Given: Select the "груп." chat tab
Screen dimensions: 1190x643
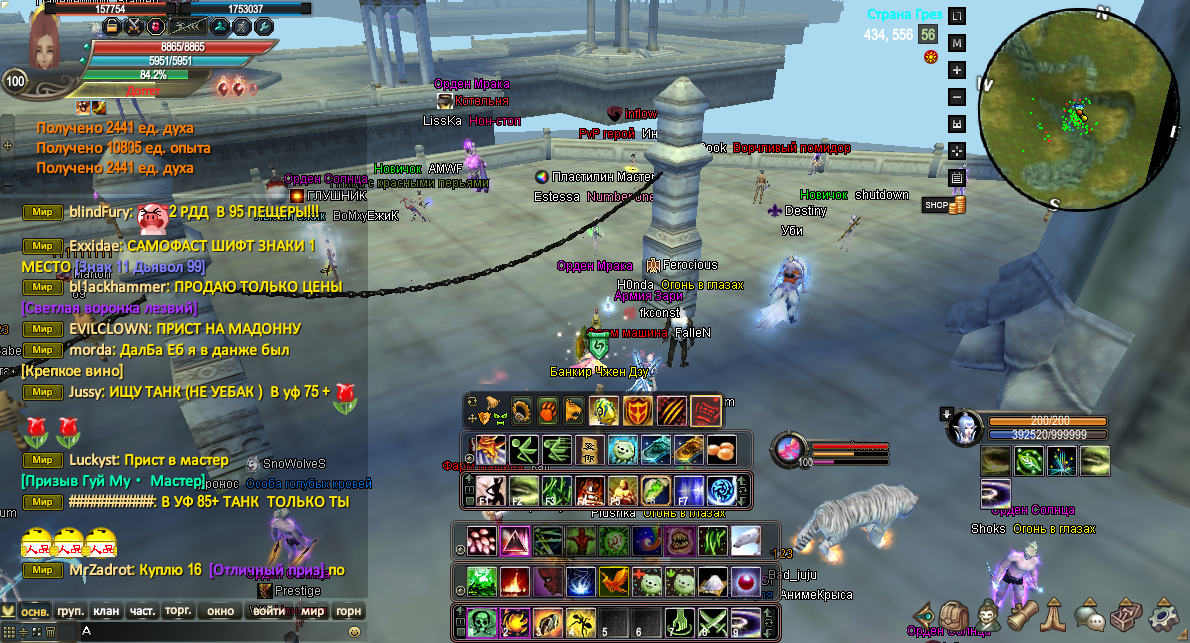Looking at the screenshot, I should 70,611.
